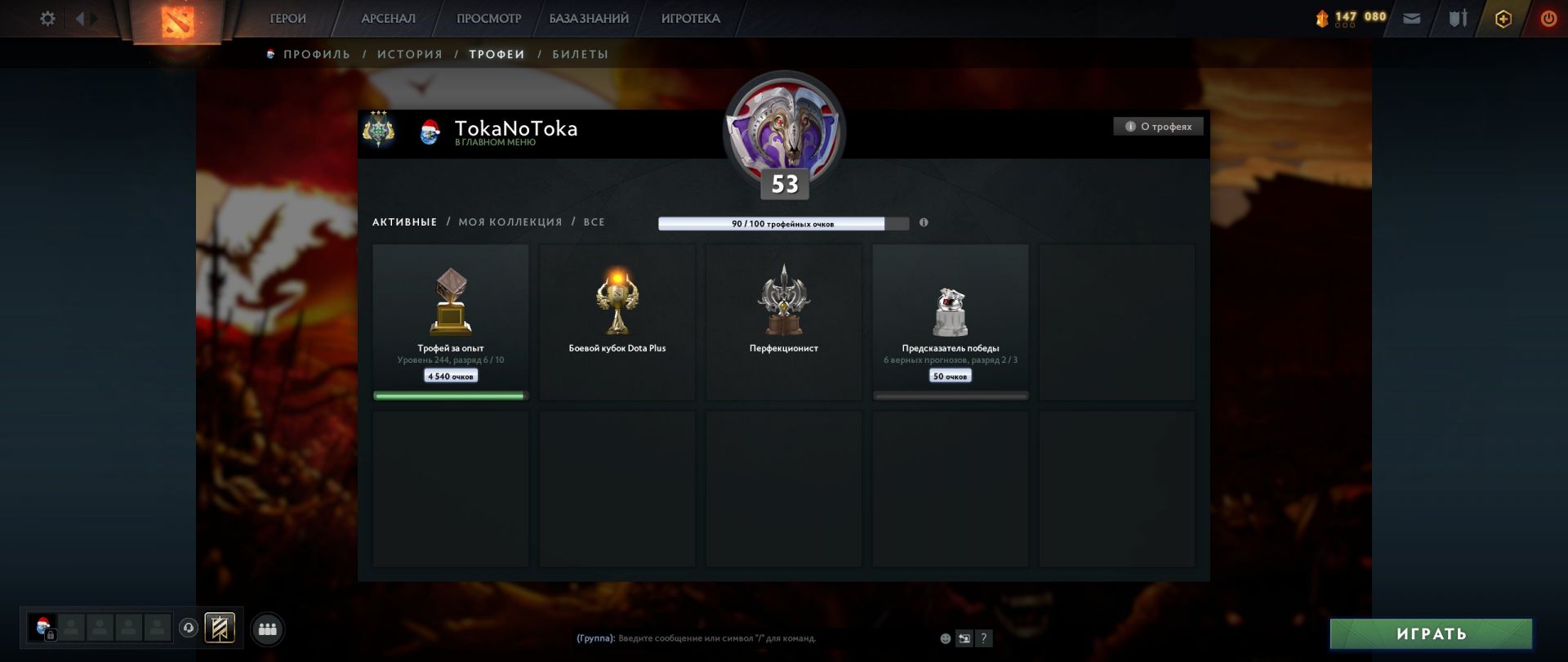Switch to the История tab
Image resolution: width=1568 pixels, height=662 pixels.
tap(409, 54)
